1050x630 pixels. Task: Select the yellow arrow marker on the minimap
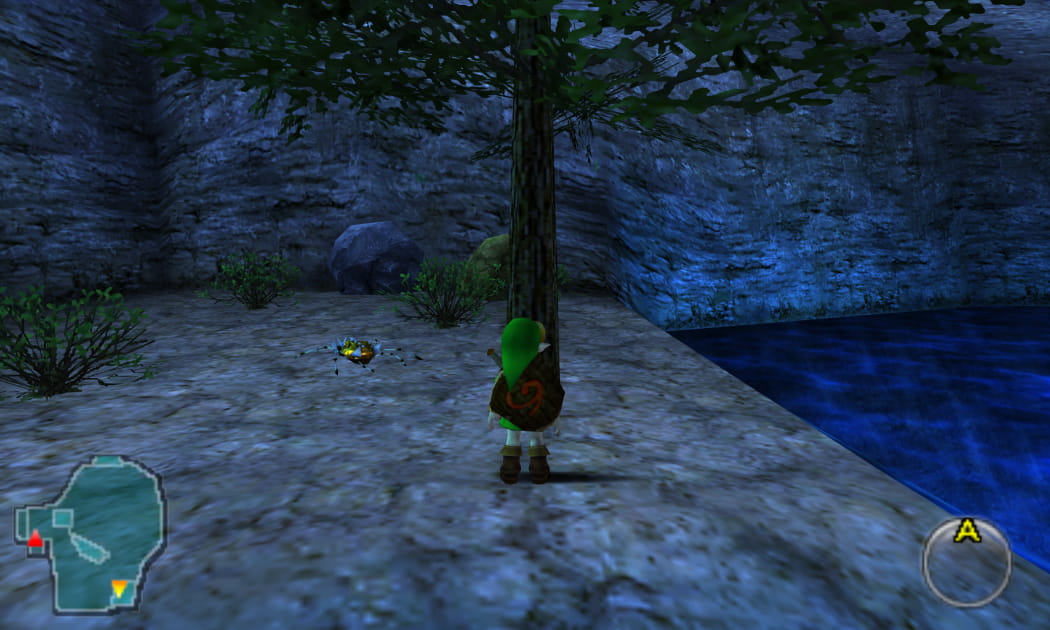pyautogui.click(x=119, y=588)
